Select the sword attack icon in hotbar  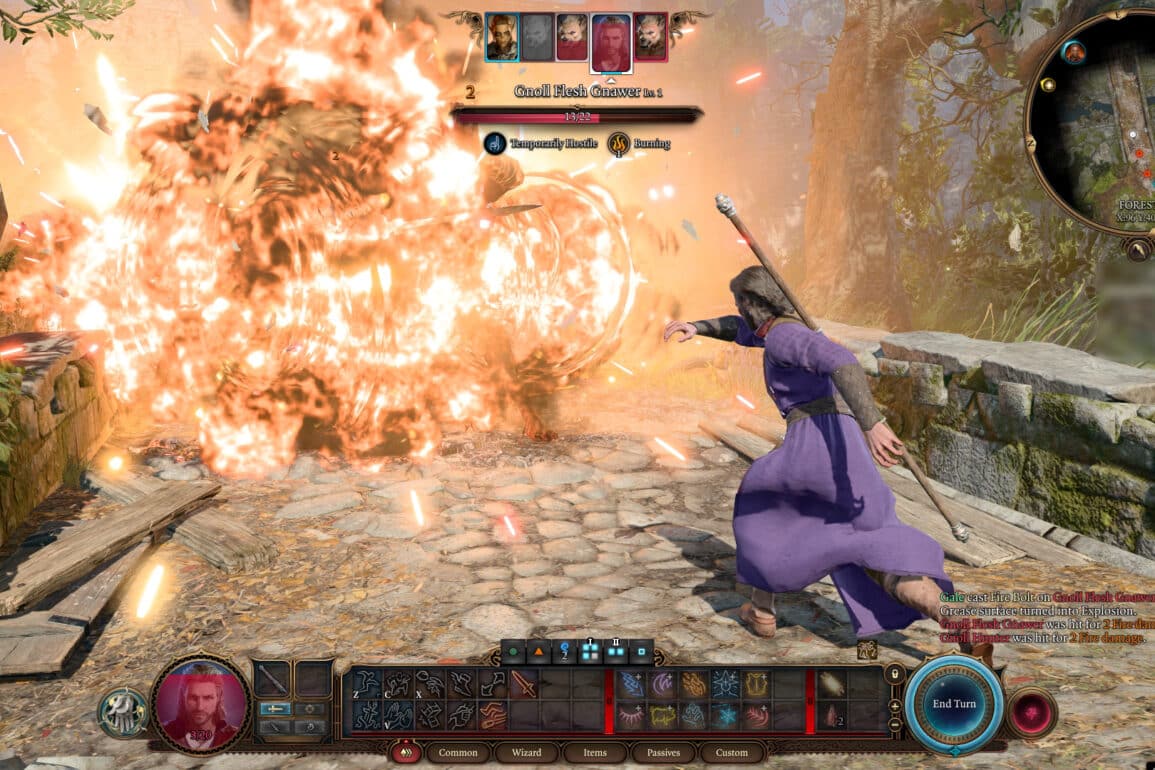tap(524, 684)
